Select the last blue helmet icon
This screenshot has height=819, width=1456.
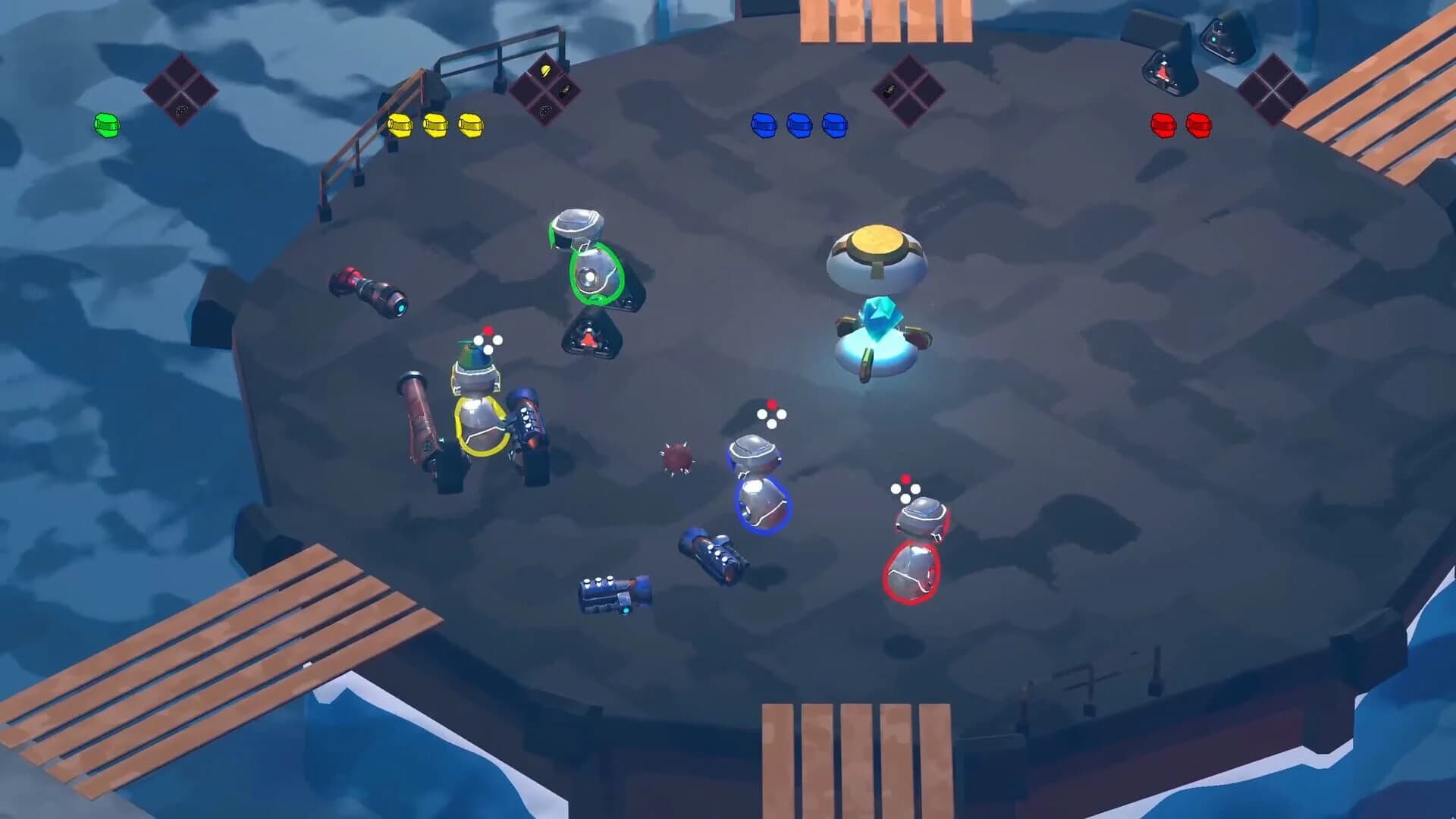pos(836,126)
